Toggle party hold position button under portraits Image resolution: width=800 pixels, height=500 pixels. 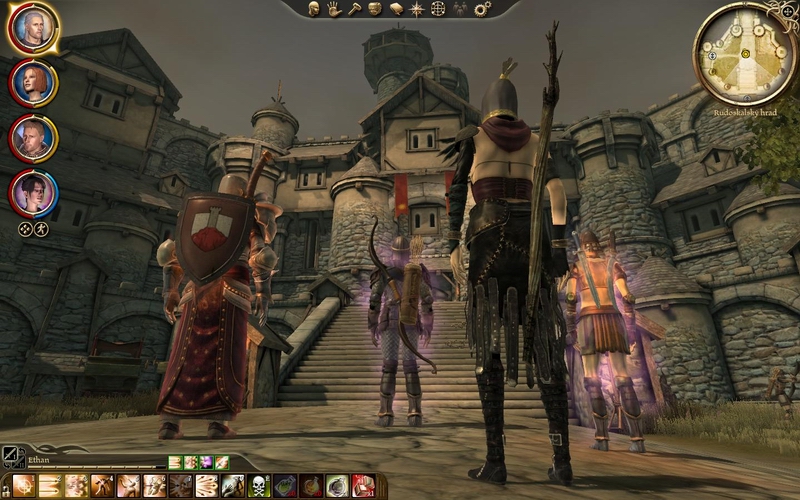[25, 229]
